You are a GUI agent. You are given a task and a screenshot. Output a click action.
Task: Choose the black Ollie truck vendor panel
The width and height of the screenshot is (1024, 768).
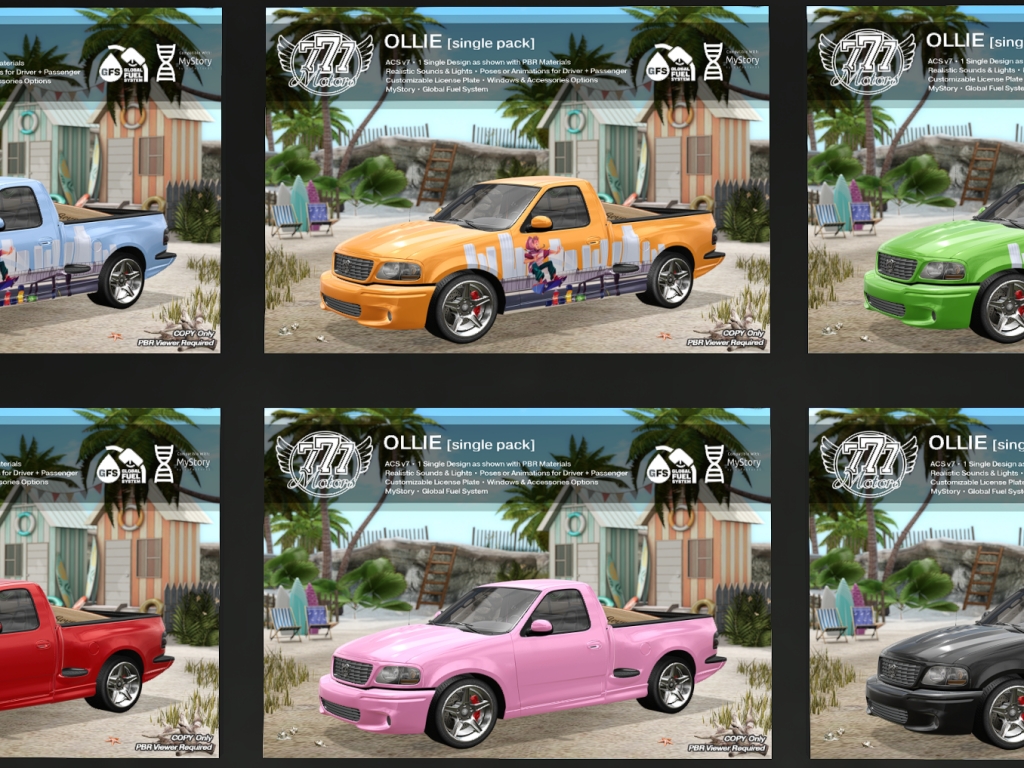click(916, 582)
